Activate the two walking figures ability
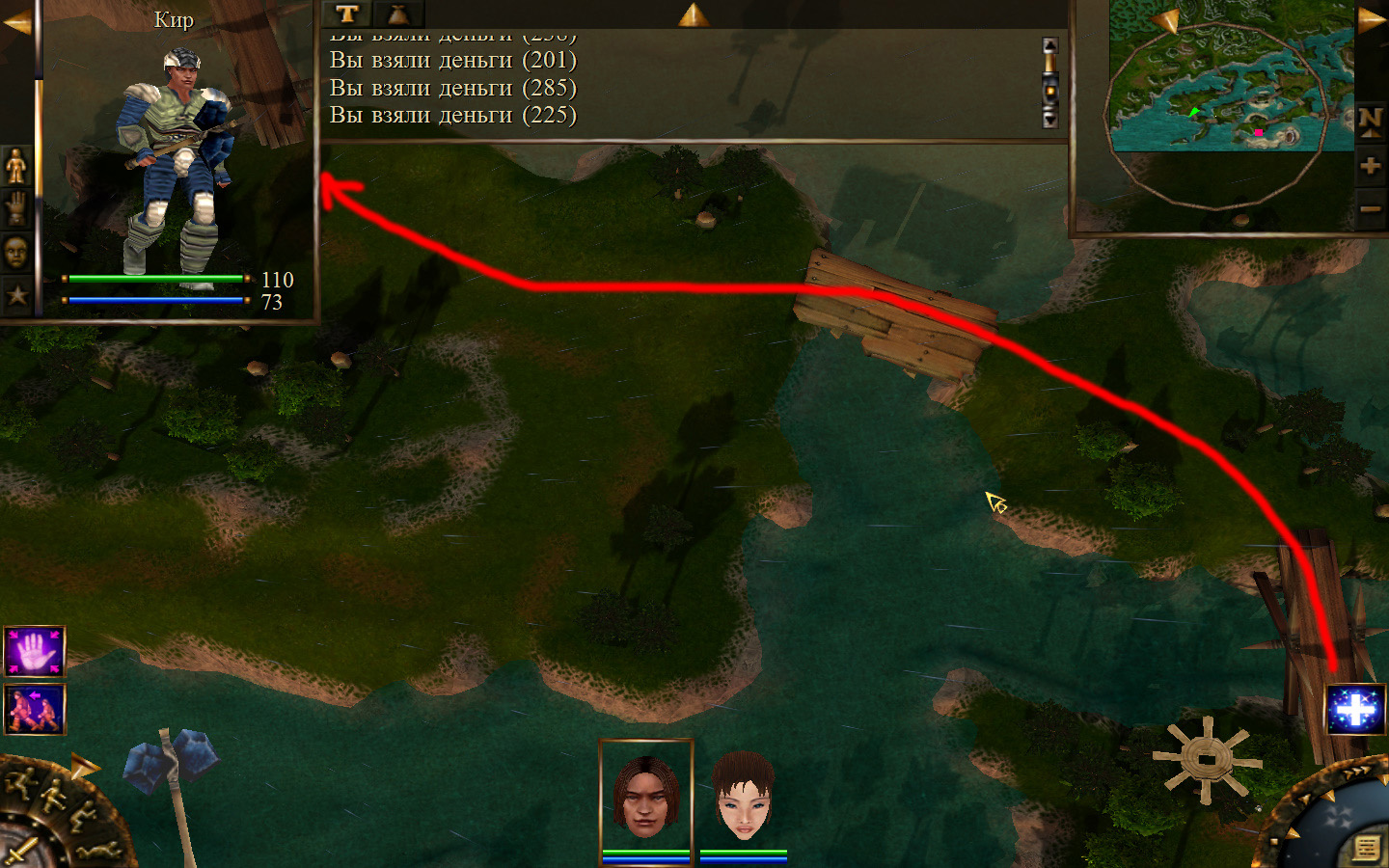The image size is (1389, 868). coord(35,709)
